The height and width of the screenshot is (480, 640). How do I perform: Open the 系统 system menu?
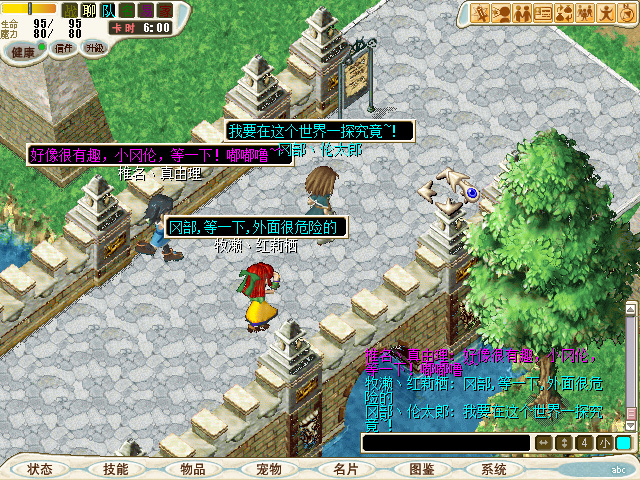tap(494, 468)
